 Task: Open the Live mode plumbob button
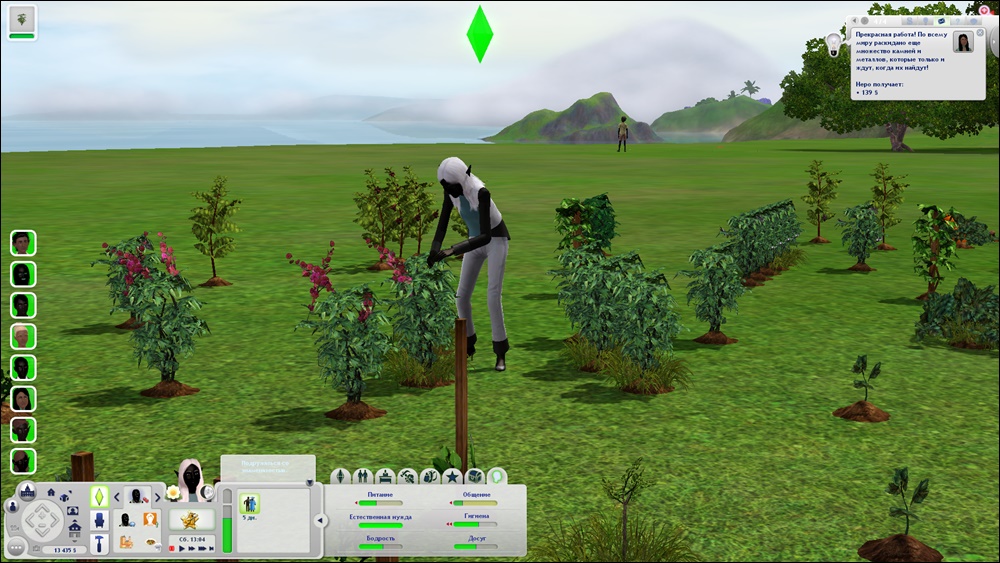99,496
